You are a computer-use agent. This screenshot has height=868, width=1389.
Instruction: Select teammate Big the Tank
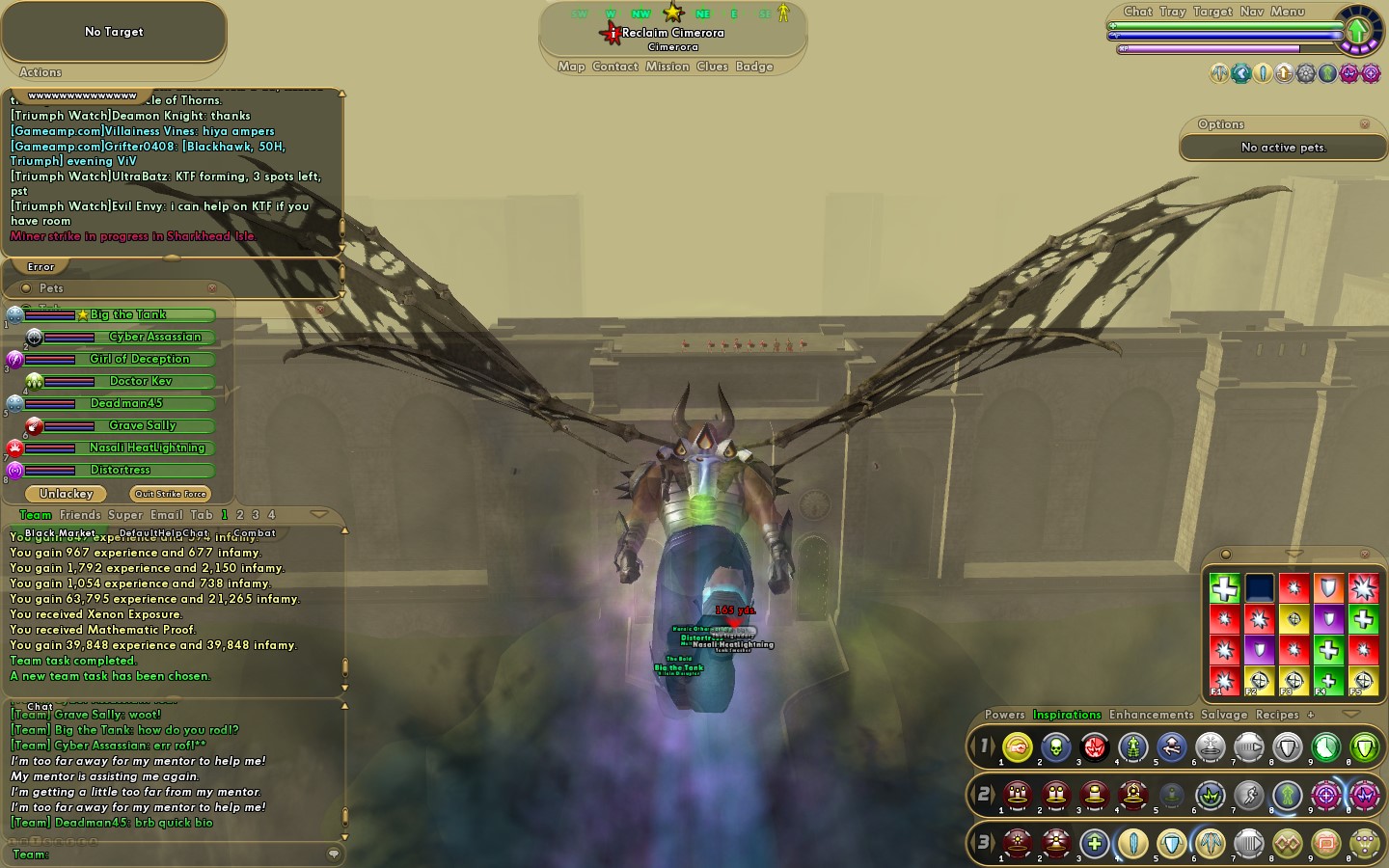click(128, 314)
